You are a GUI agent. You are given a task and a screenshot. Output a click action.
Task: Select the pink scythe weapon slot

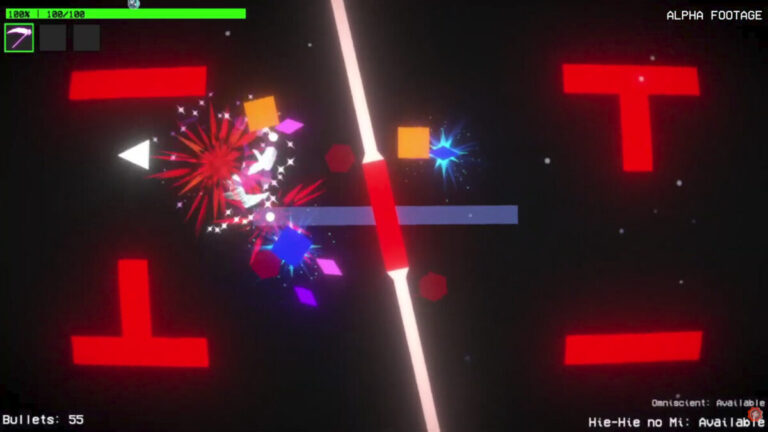coord(19,38)
